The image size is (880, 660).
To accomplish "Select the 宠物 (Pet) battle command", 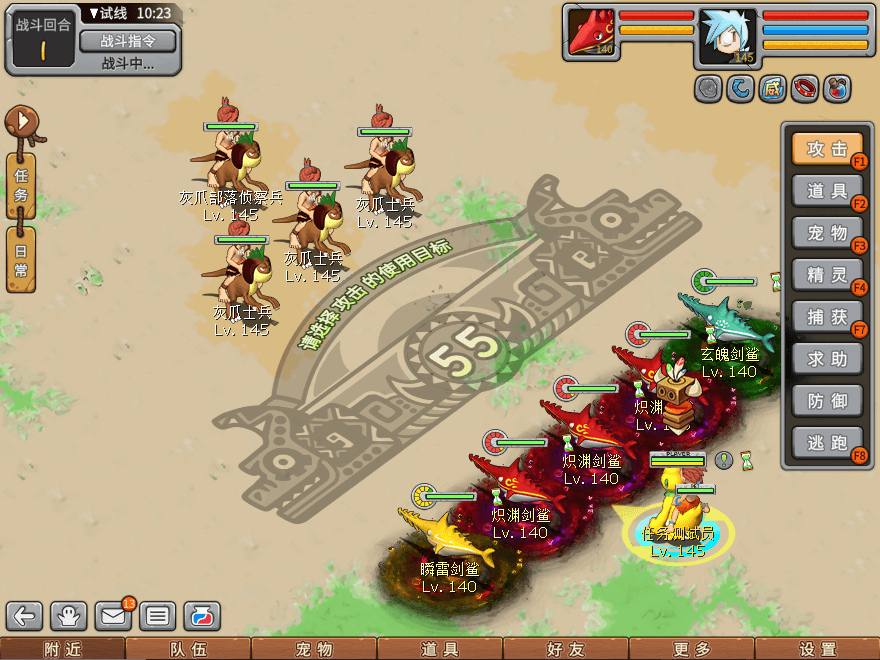I will pos(827,233).
